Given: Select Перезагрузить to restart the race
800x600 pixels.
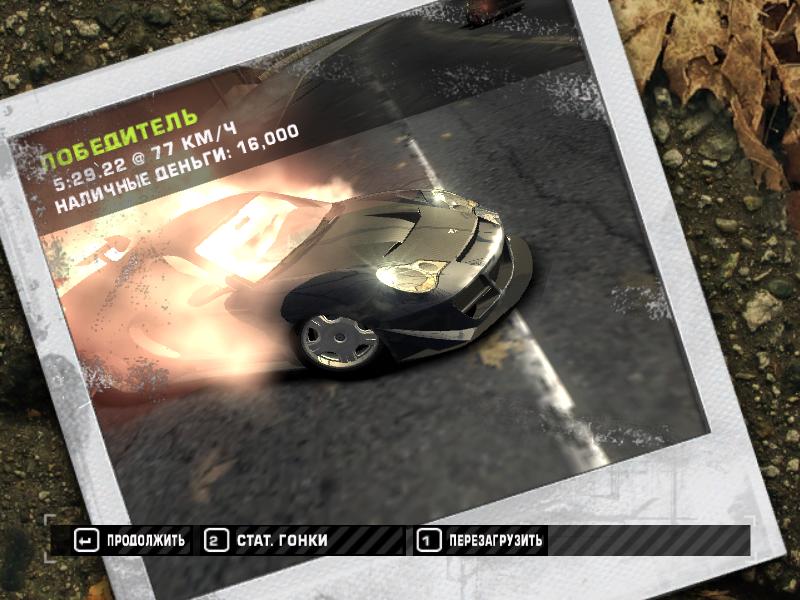Looking at the screenshot, I should pos(482,541).
